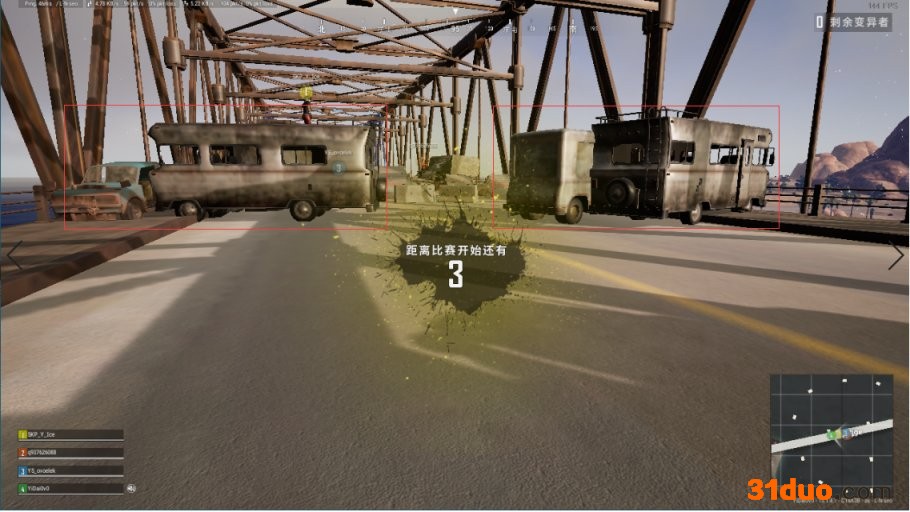The height and width of the screenshot is (512, 910).
Task: Select teammate number 4 in squad list
Action: coord(71,488)
